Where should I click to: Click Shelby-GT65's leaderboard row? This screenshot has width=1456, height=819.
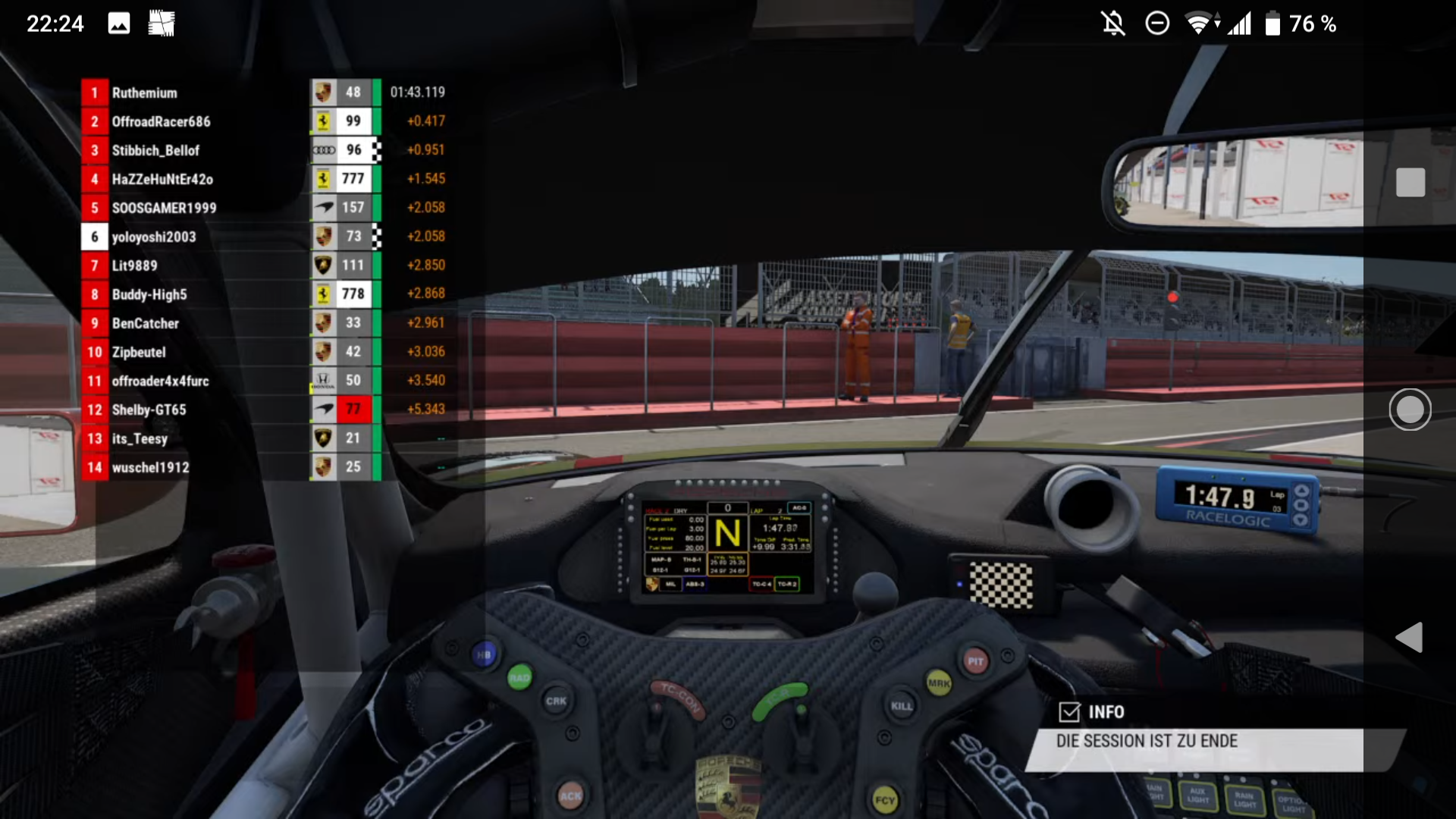[149, 409]
